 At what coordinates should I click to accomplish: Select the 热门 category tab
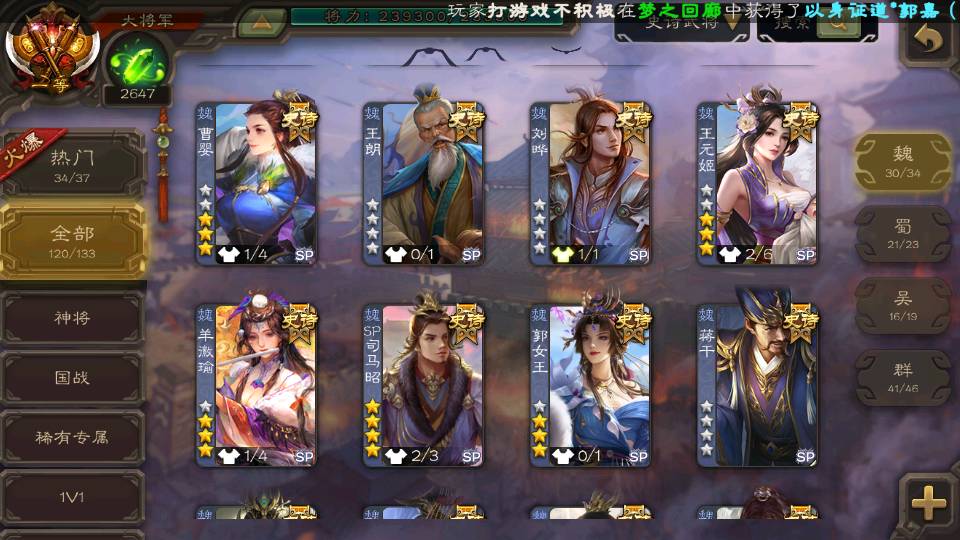(x=72, y=165)
